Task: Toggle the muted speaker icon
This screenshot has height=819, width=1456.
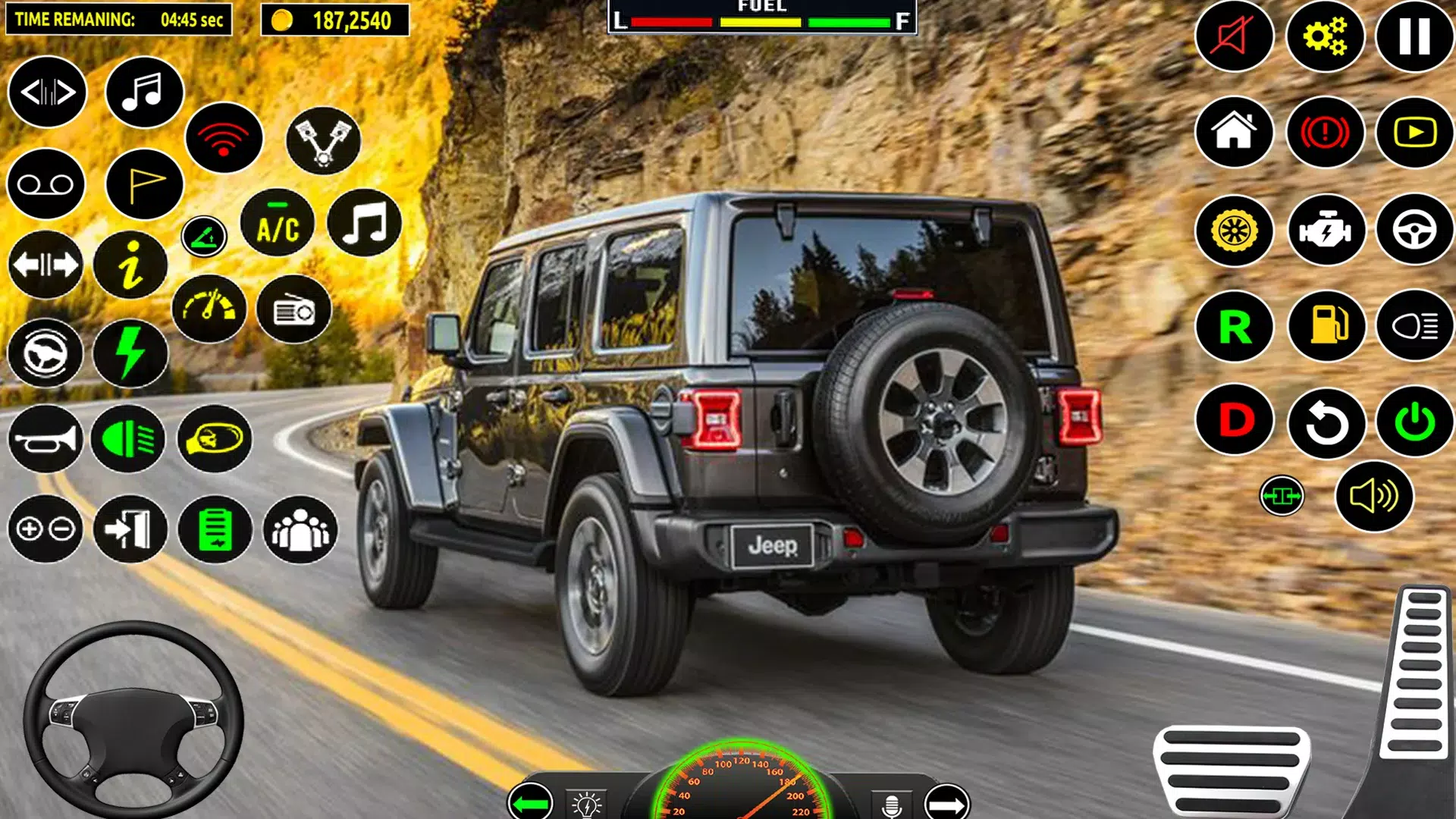Action: click(1234, 36)
